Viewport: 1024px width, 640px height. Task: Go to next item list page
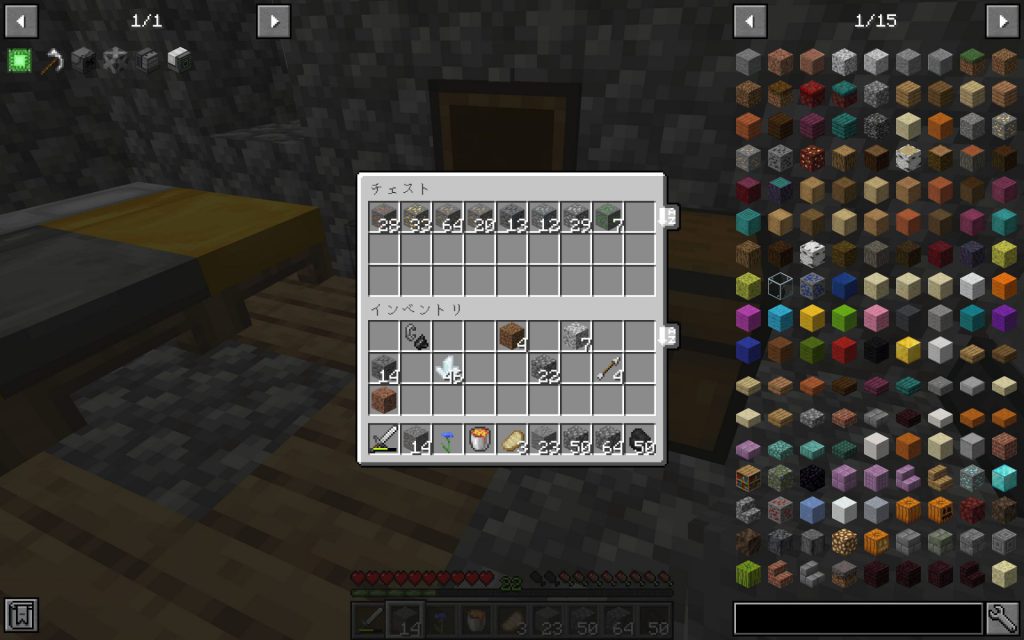[x=1002, y=20]
